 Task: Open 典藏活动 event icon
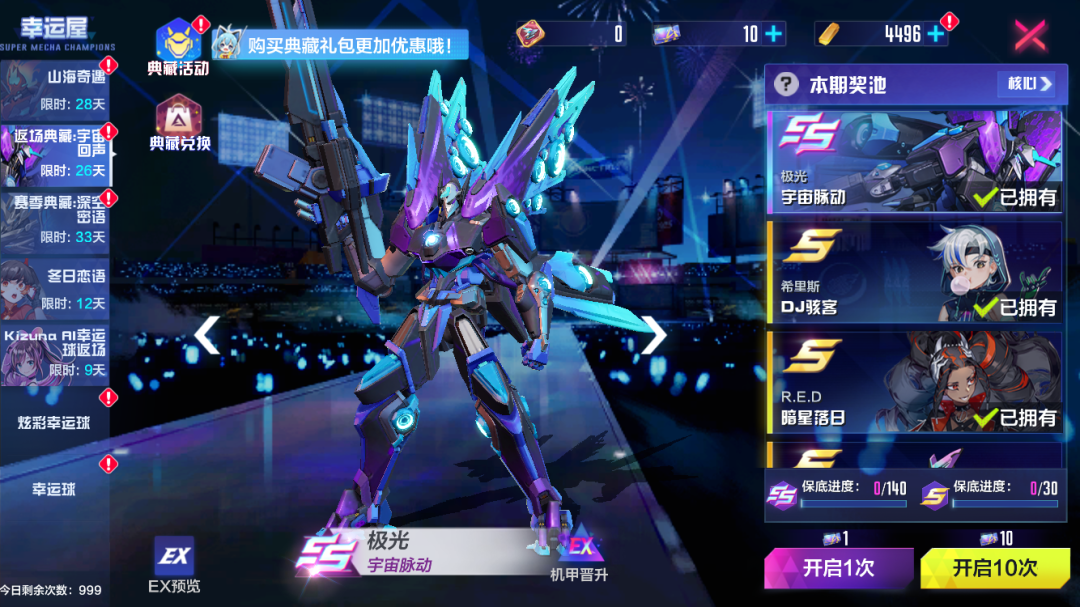(x=178, y=47)
